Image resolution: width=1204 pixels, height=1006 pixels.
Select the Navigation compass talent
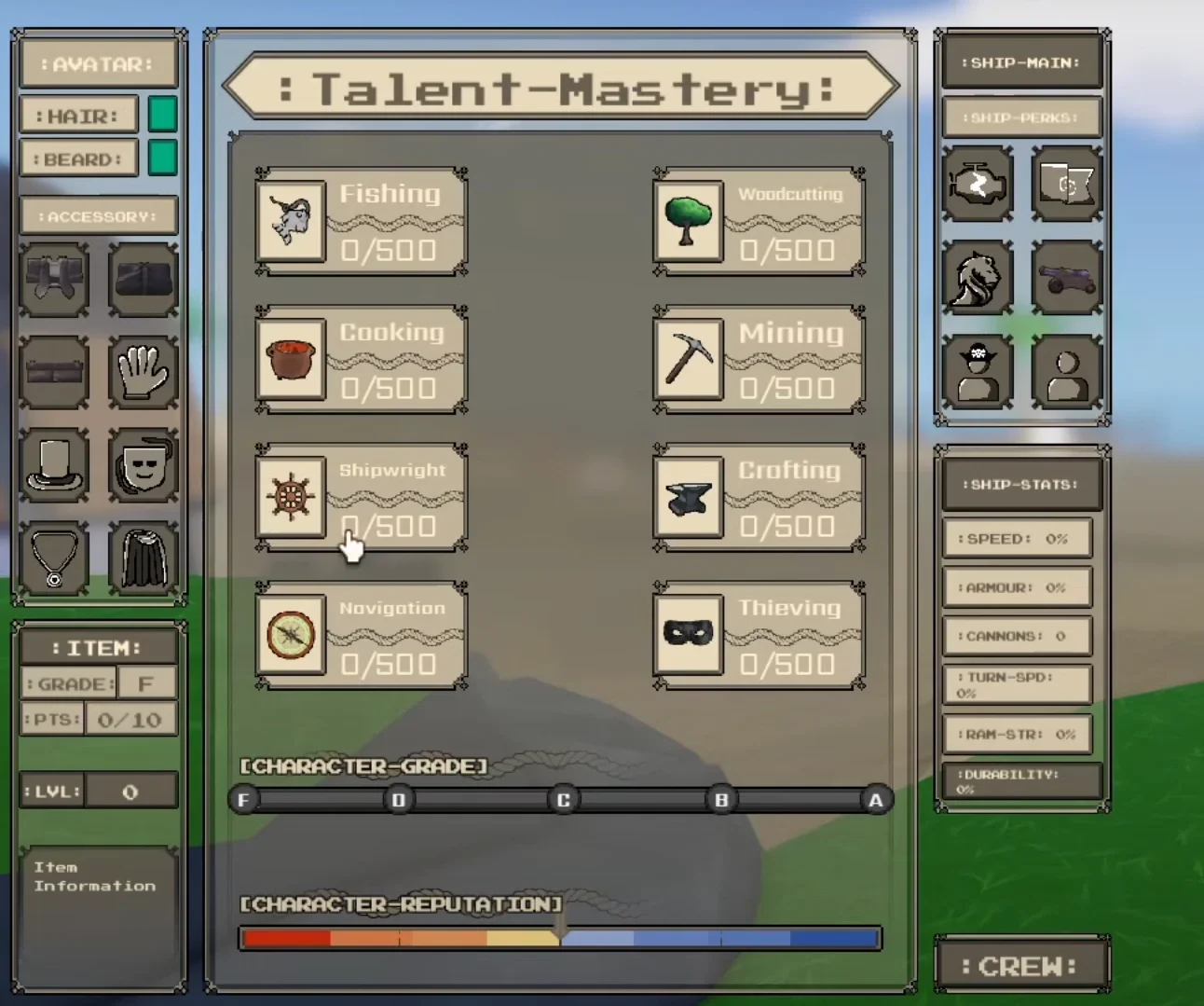pos(290,635)
